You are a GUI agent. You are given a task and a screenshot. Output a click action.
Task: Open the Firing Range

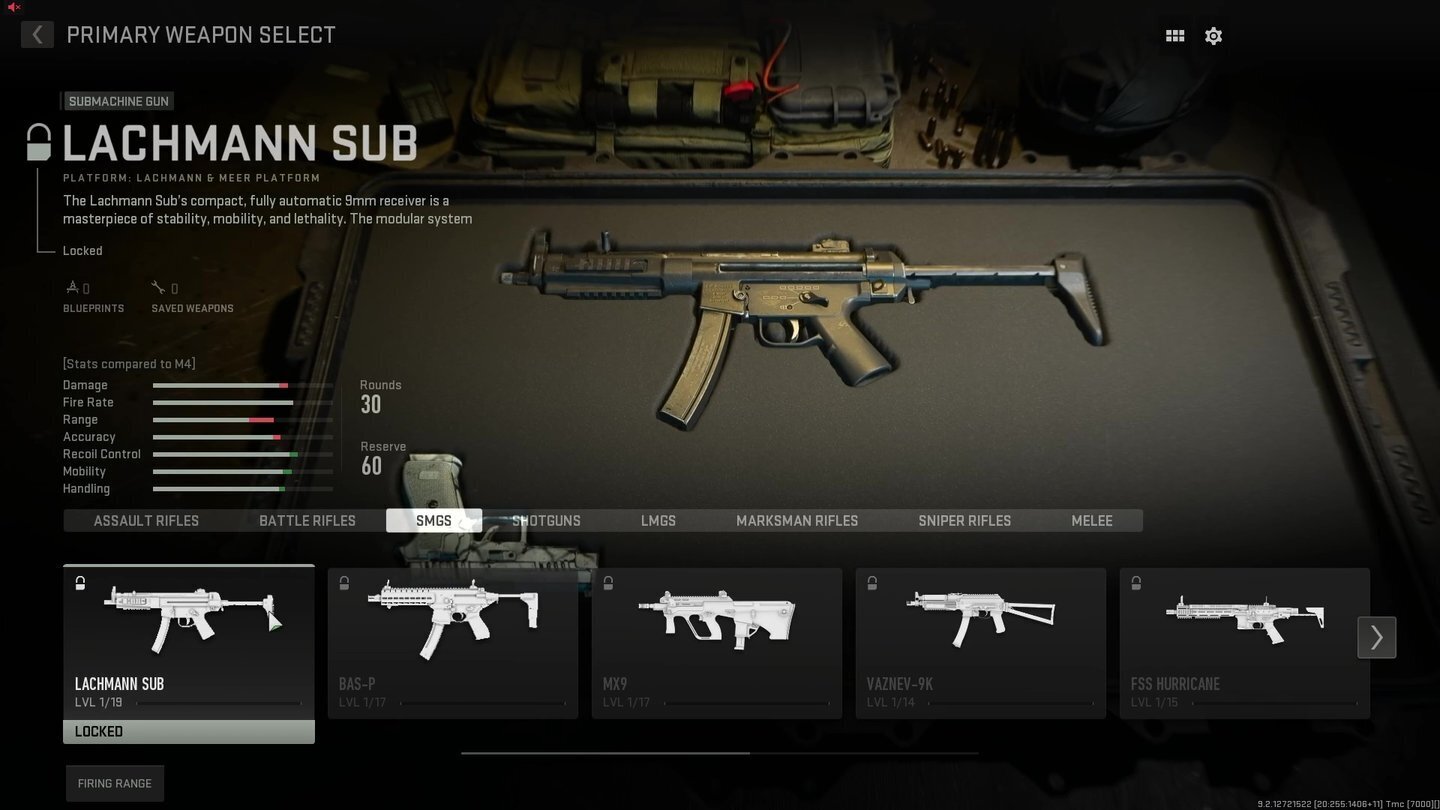pyautogui.click(x=114, y=783)
